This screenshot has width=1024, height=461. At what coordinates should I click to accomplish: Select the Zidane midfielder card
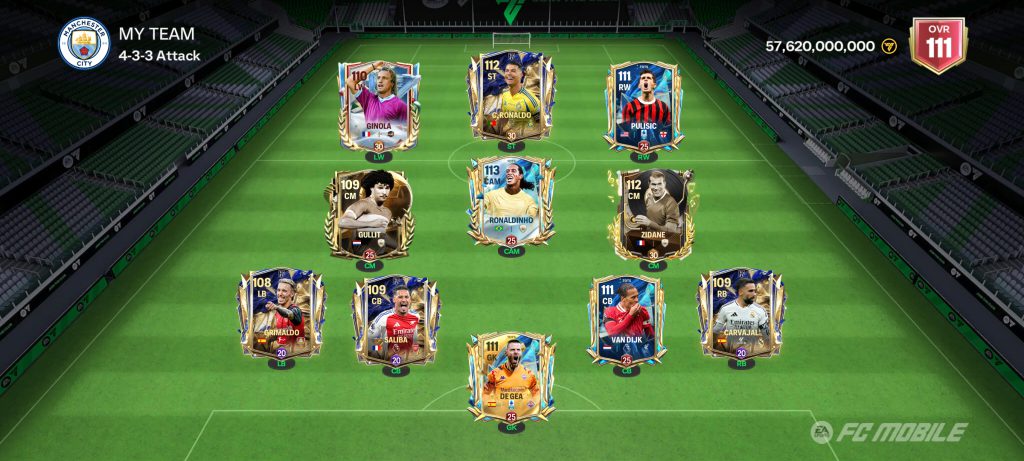653,214
